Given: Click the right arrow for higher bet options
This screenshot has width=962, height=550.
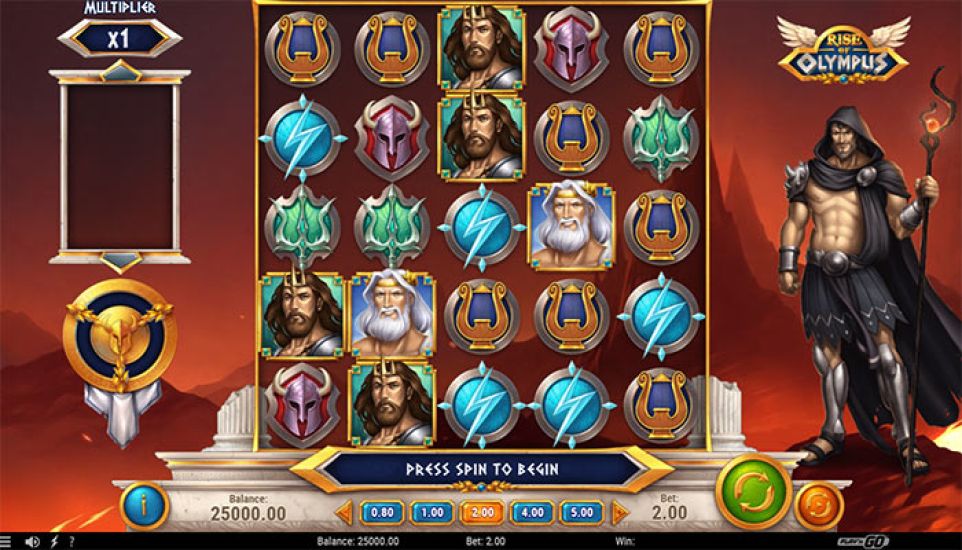Looking at the screenshot, I should [x=619, y=513].
